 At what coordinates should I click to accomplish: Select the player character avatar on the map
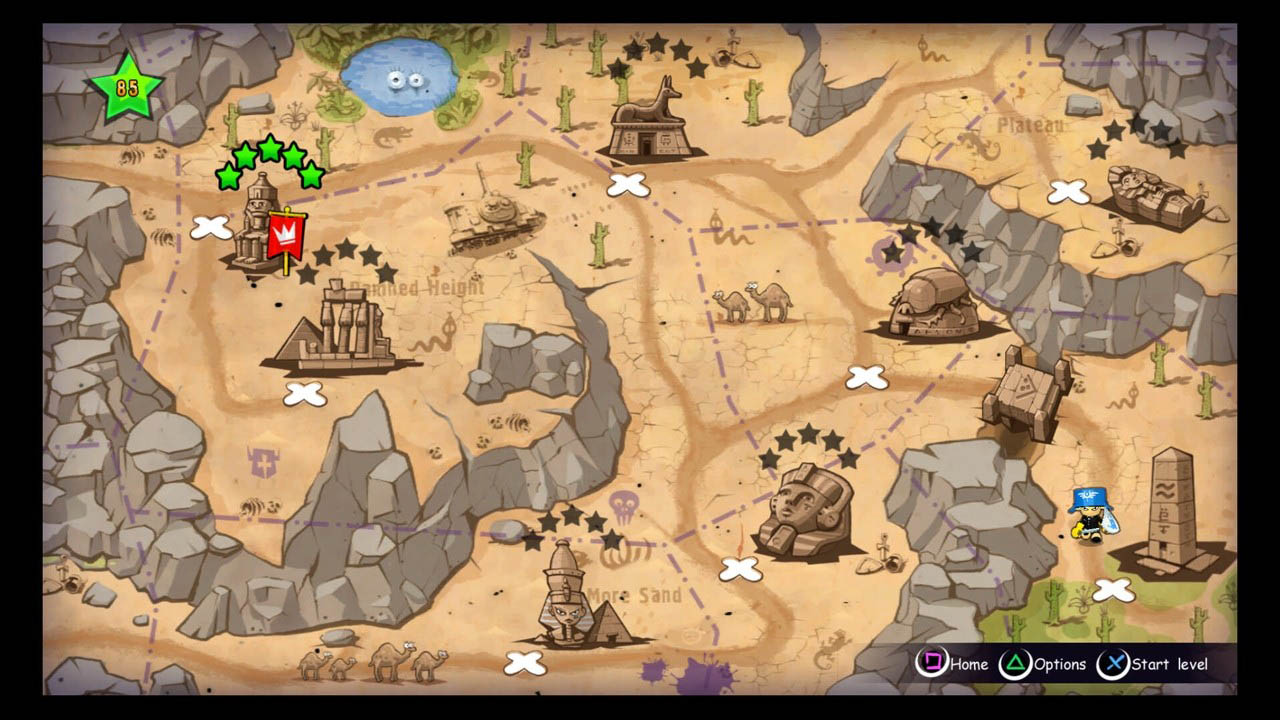point(1090,515)
